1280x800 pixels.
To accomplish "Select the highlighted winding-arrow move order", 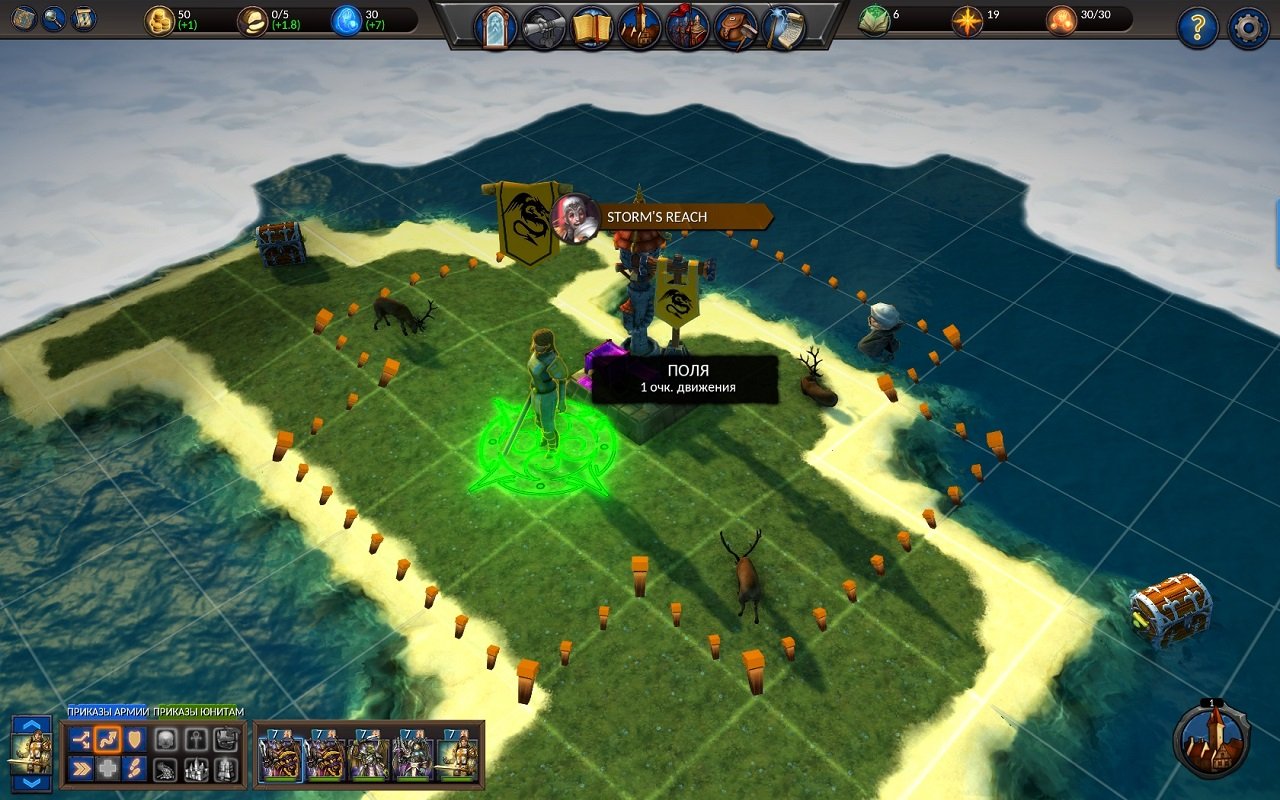I will point(108,739).
